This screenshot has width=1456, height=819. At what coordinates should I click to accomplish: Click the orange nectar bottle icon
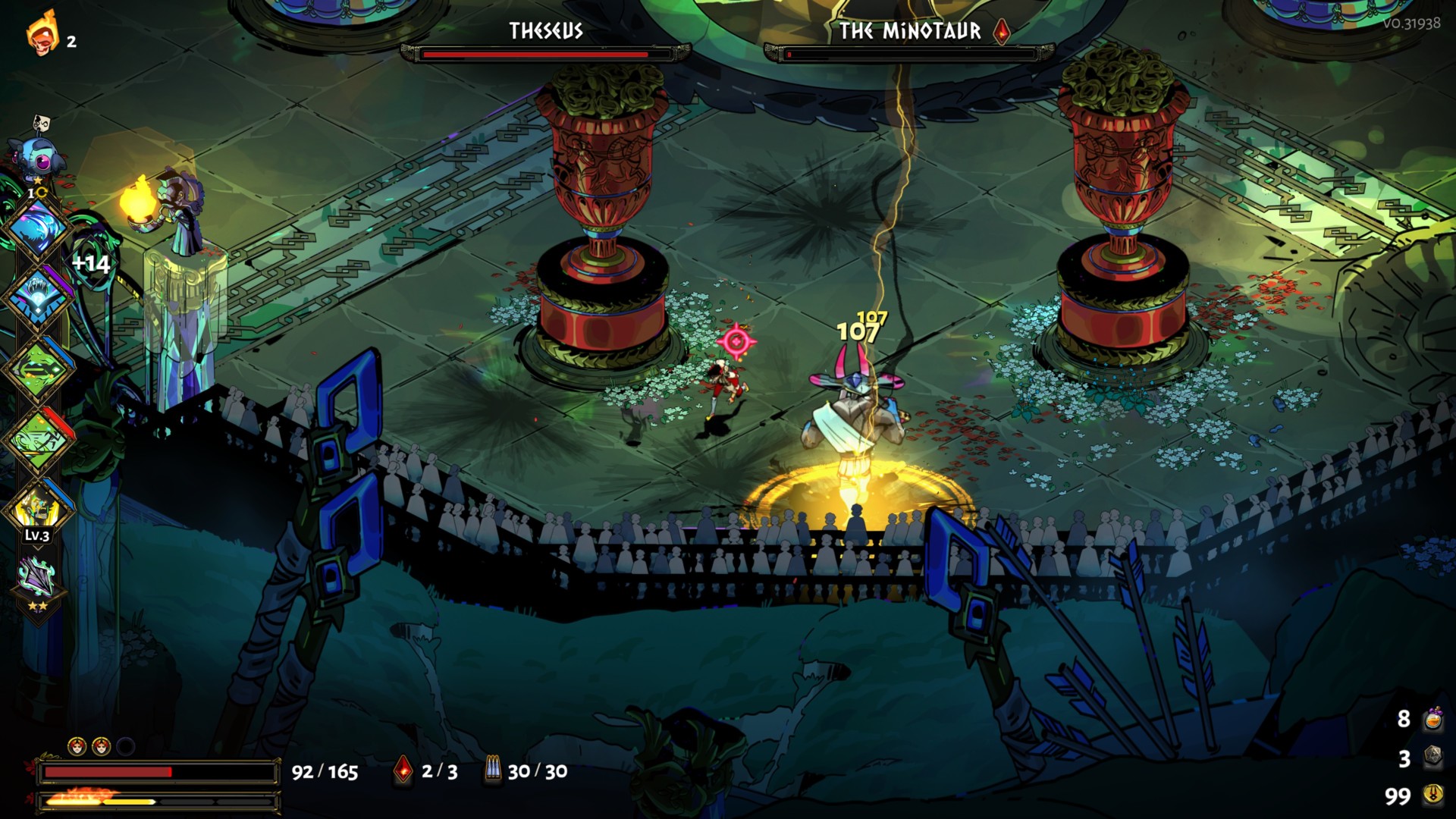point(1432,719)
